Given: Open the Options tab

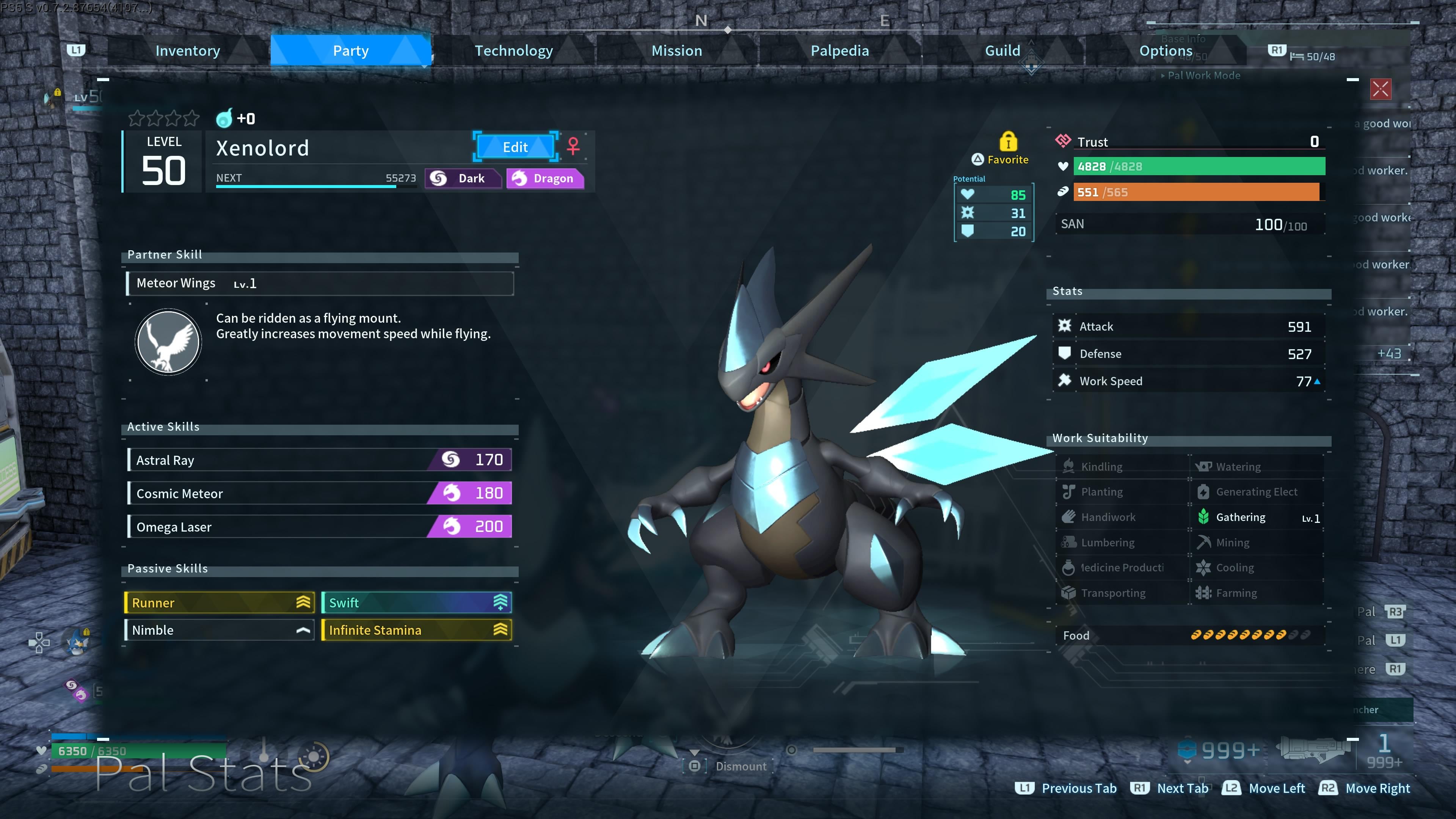Looking at the screenshot, I should pyautogui.click(x=1166, y=51).
